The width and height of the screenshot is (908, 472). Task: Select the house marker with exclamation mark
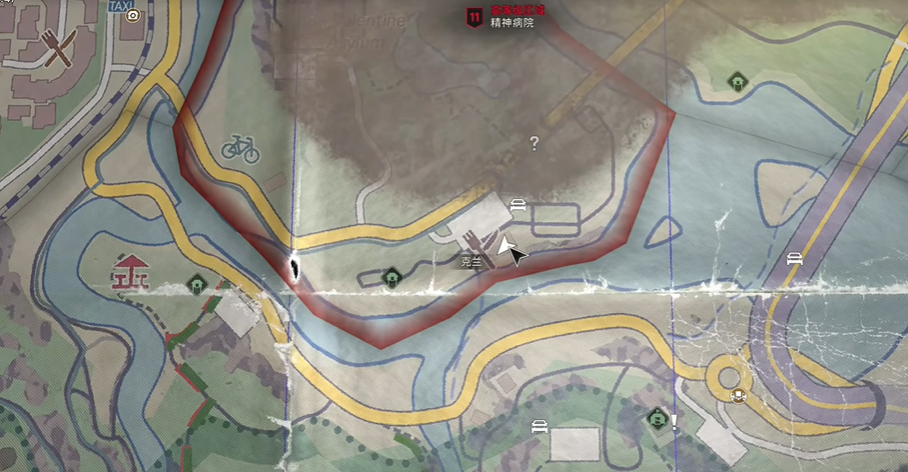click(x=657, y=417)
